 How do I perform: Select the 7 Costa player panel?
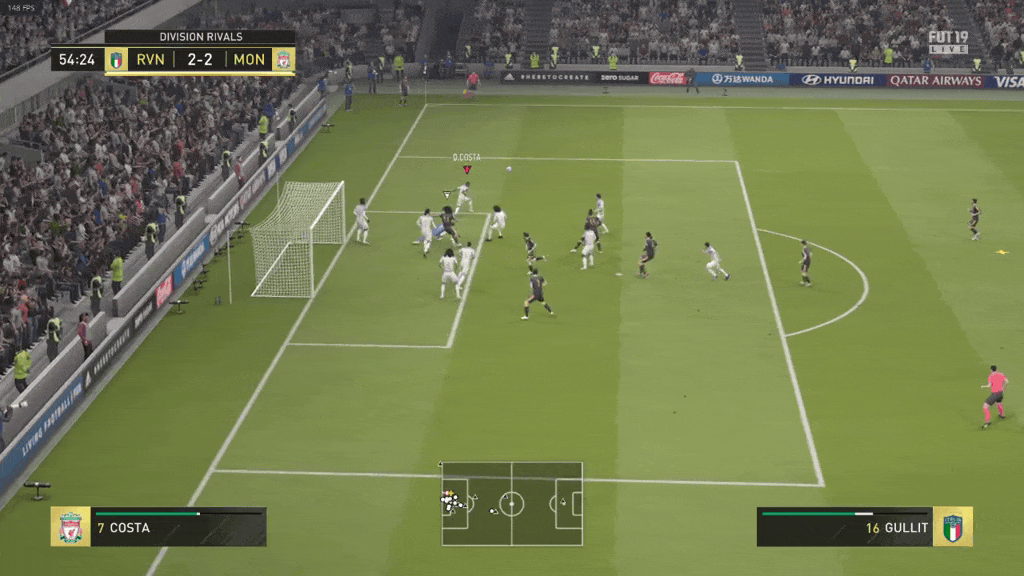tap(178, 527)
